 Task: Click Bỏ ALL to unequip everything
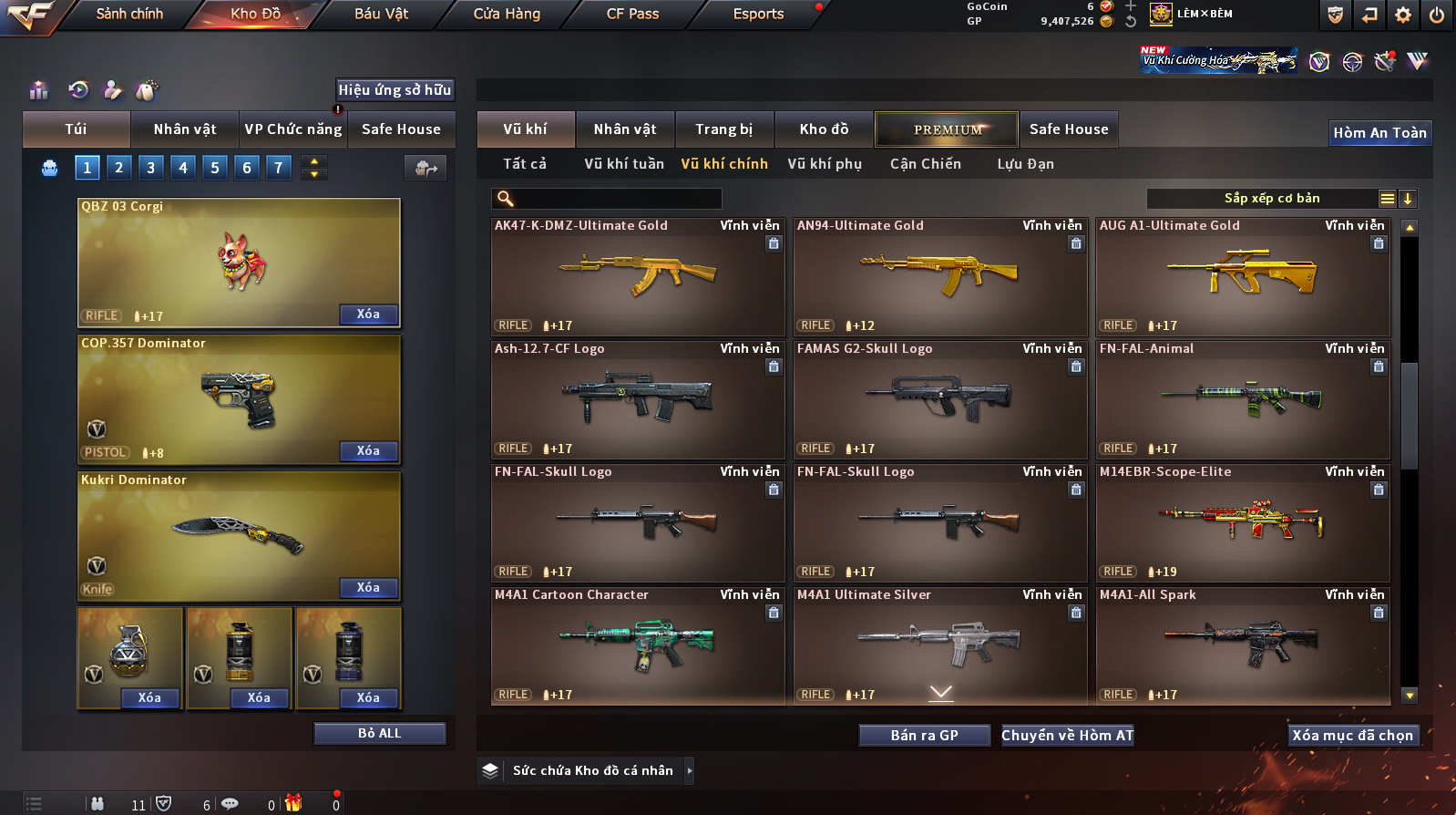pyautogui.click(x=379, y=734)
